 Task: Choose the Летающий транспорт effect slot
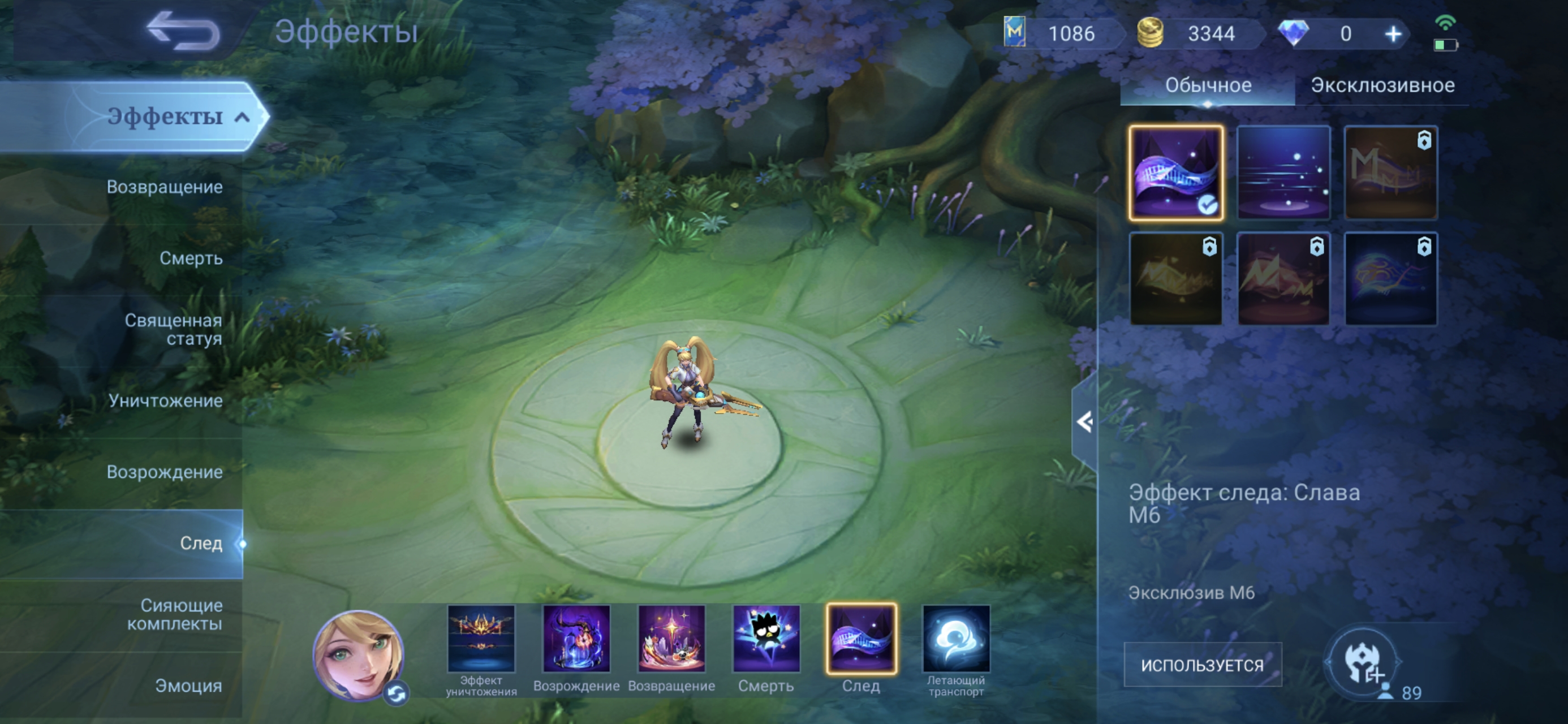click(x=955, y=639)
